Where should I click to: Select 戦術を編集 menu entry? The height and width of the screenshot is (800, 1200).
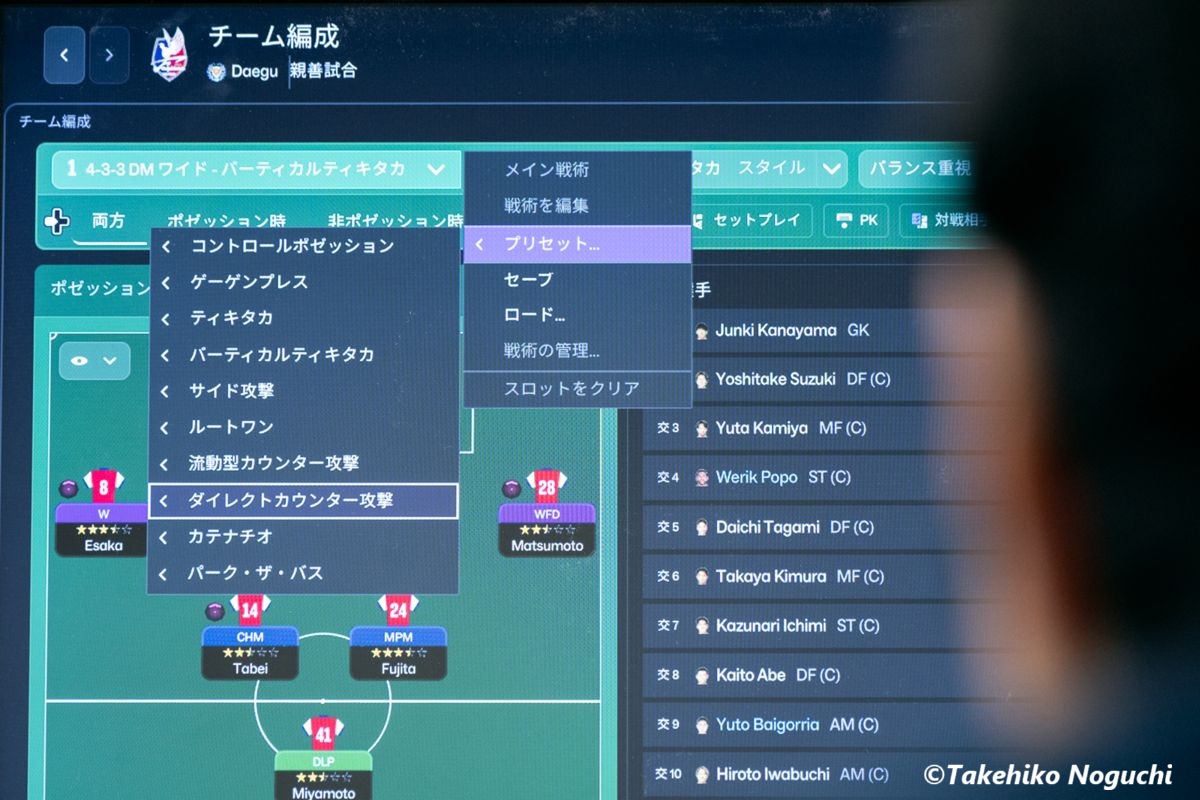click(546, 206)
